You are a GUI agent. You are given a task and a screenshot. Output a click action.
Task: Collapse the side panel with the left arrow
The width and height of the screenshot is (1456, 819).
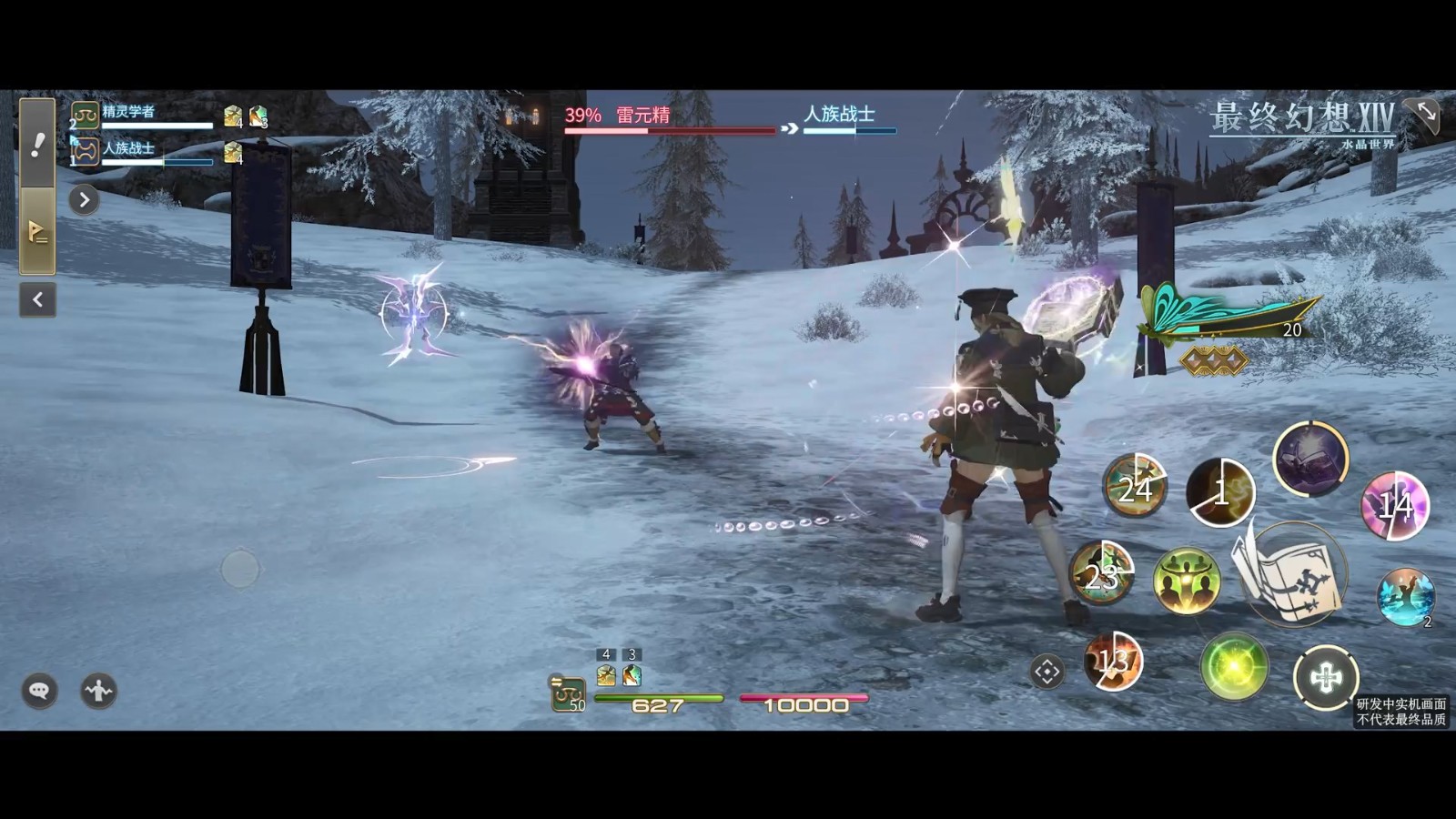37,299
